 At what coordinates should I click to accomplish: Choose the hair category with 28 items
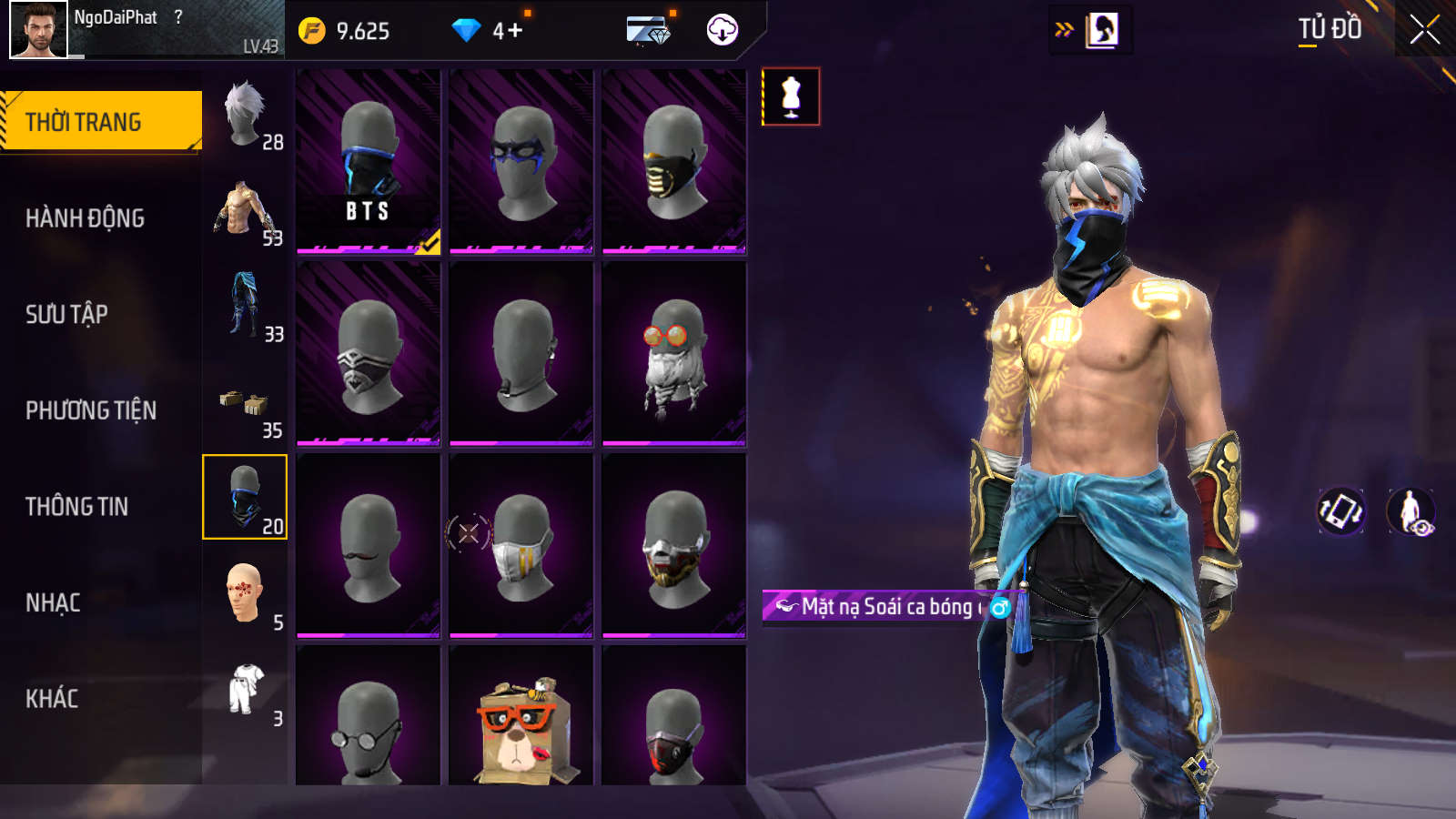point(246,116)
